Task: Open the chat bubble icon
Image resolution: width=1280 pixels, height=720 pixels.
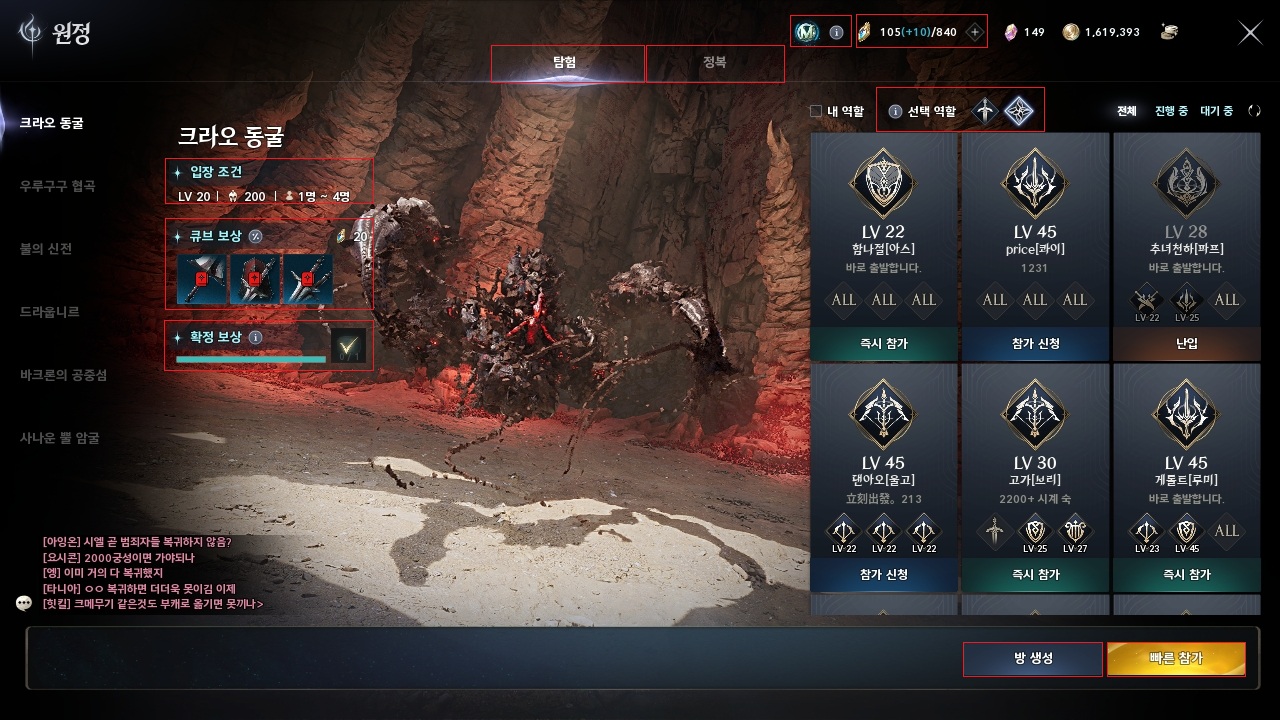Action: coord(25,603)
